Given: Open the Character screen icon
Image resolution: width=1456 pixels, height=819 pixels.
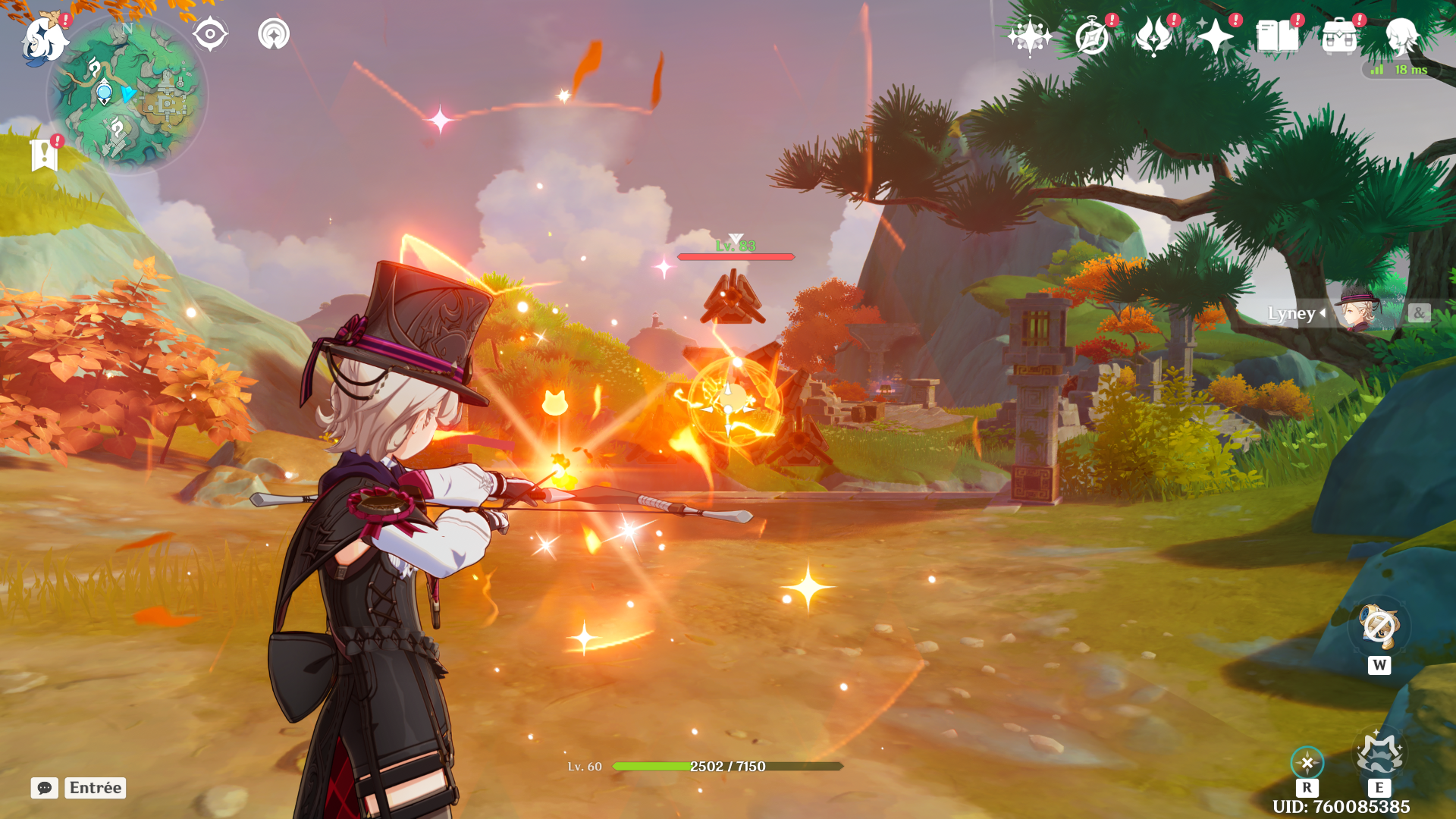Looking at the screenshot, I should pyautogui.click(x=1403, y=33).
